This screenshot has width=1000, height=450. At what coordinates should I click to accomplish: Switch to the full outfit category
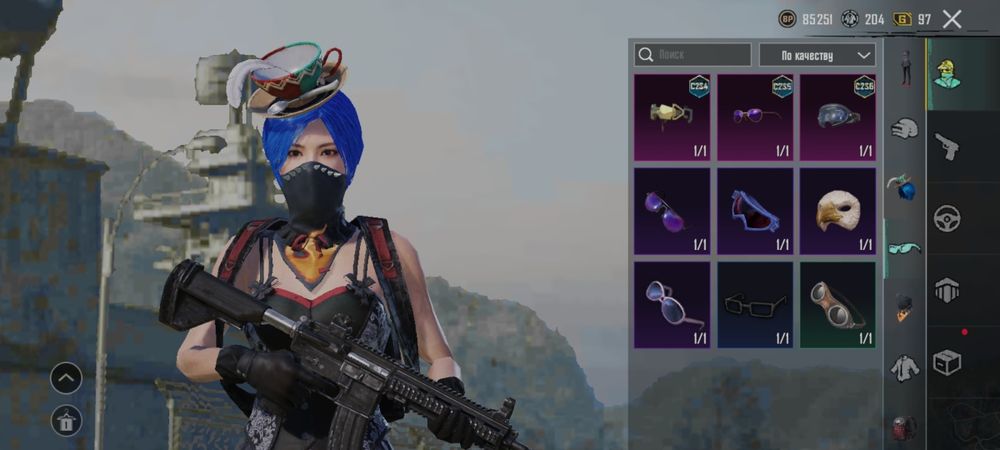[905, 68]
